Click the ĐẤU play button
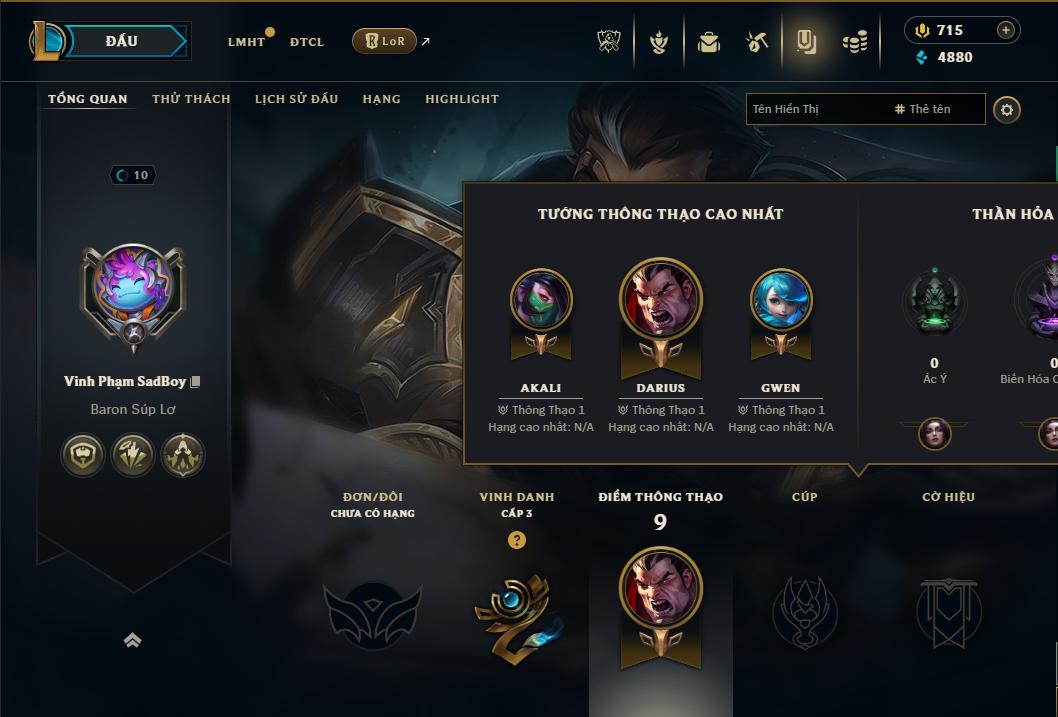The height and width of the screenshot is (717, 1058). click(122, 41)
